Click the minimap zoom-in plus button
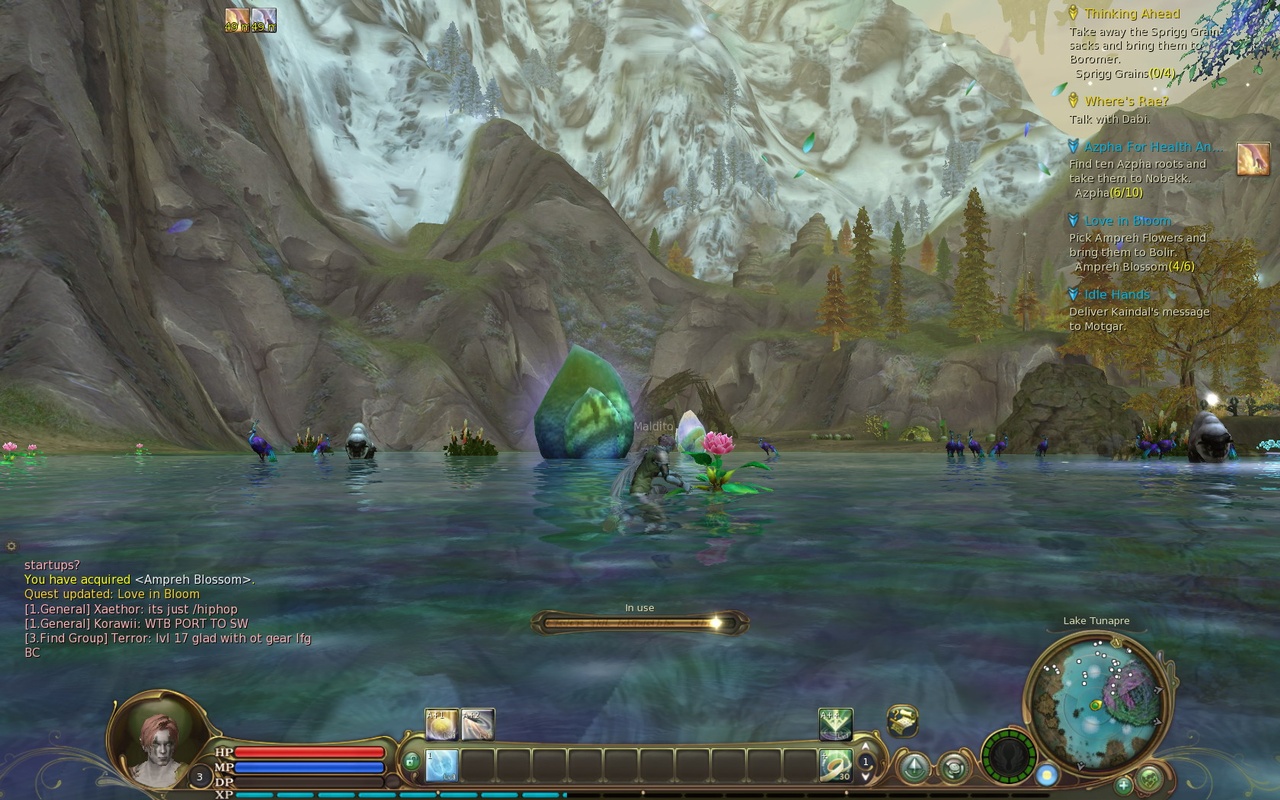Screen dimensions: 1280x800 (1123, 785)
